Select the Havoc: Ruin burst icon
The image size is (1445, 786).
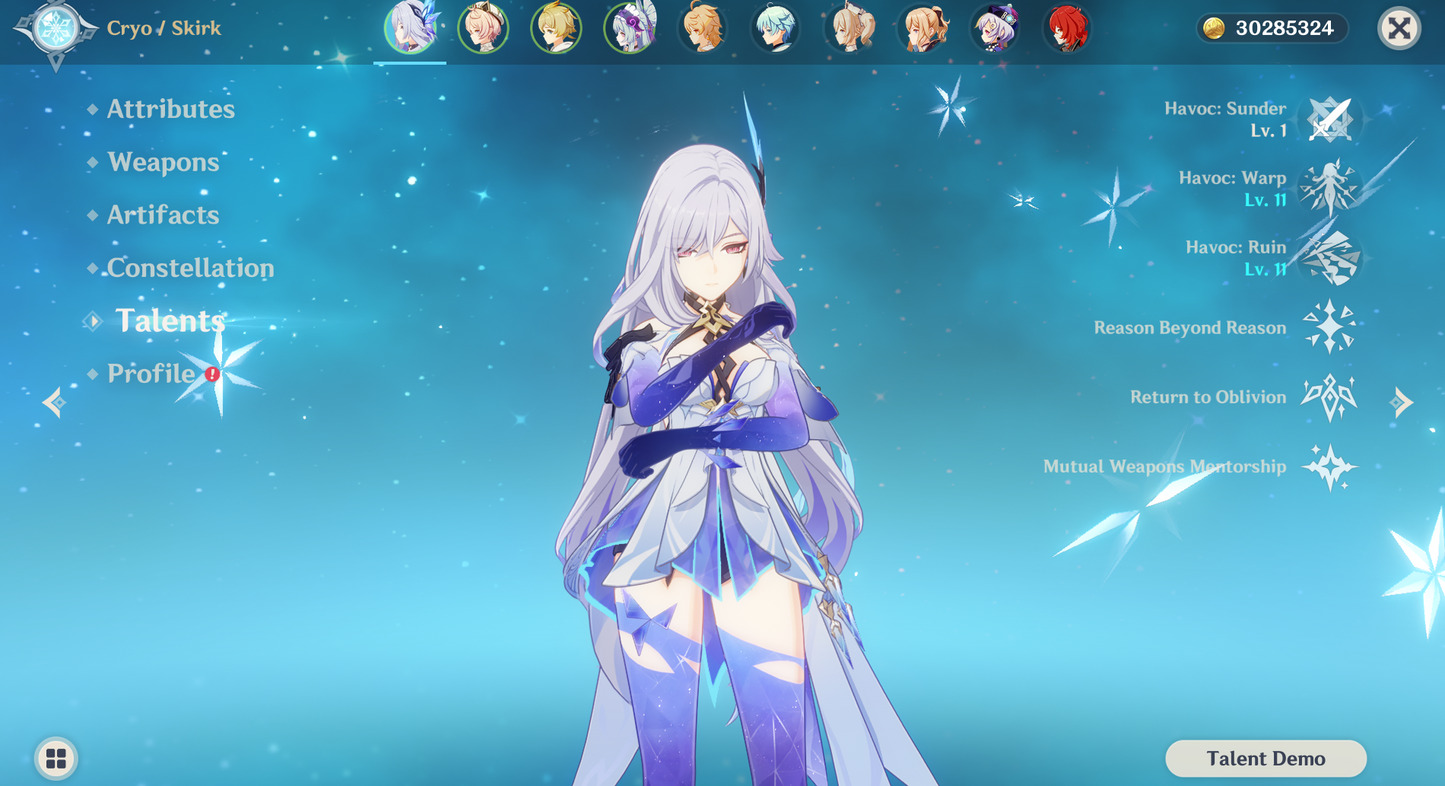pyautogui.click(x=1330, y=257)
